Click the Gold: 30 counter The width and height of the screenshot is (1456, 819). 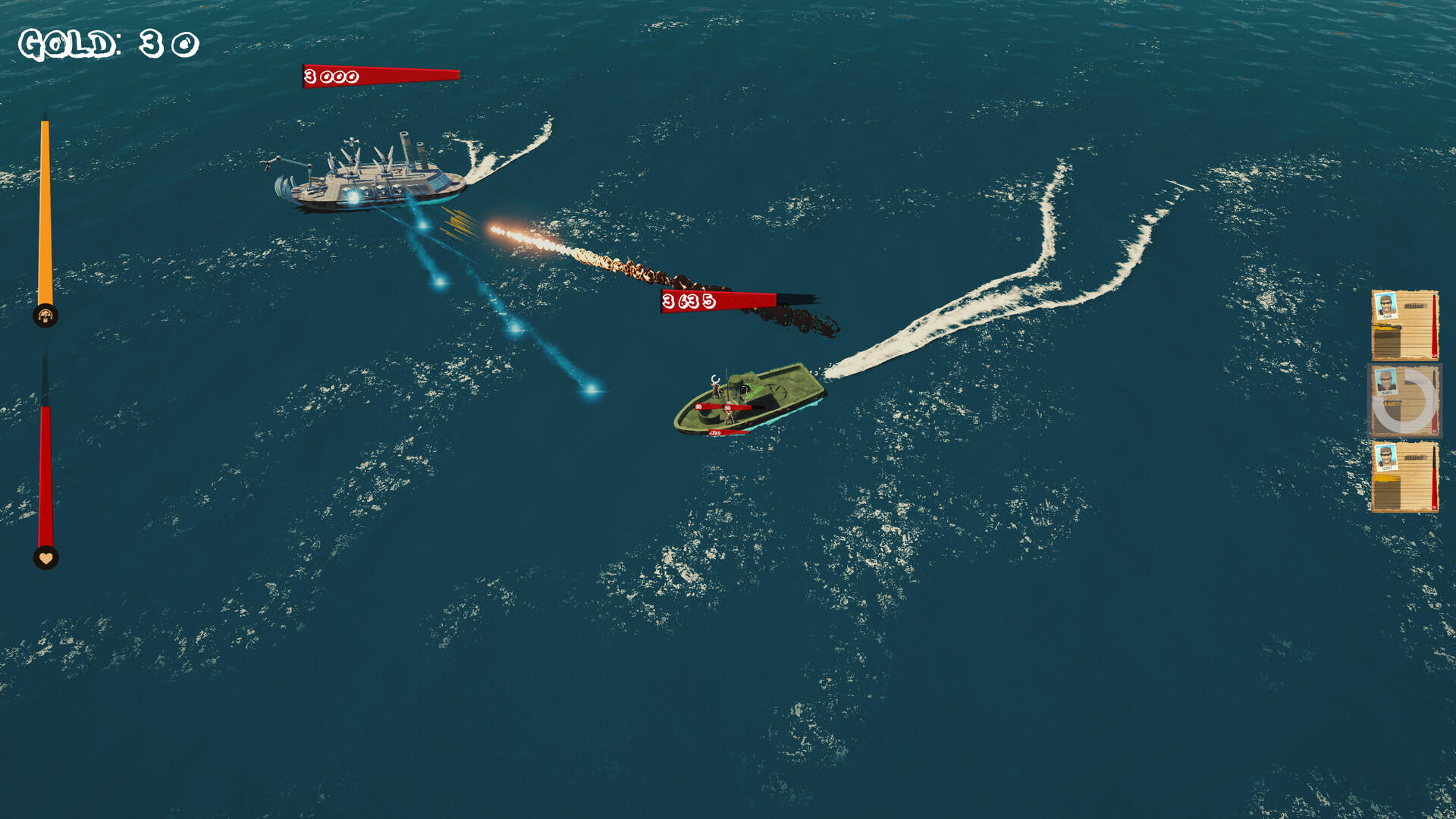pyautogui.click(x=106, y=43)
